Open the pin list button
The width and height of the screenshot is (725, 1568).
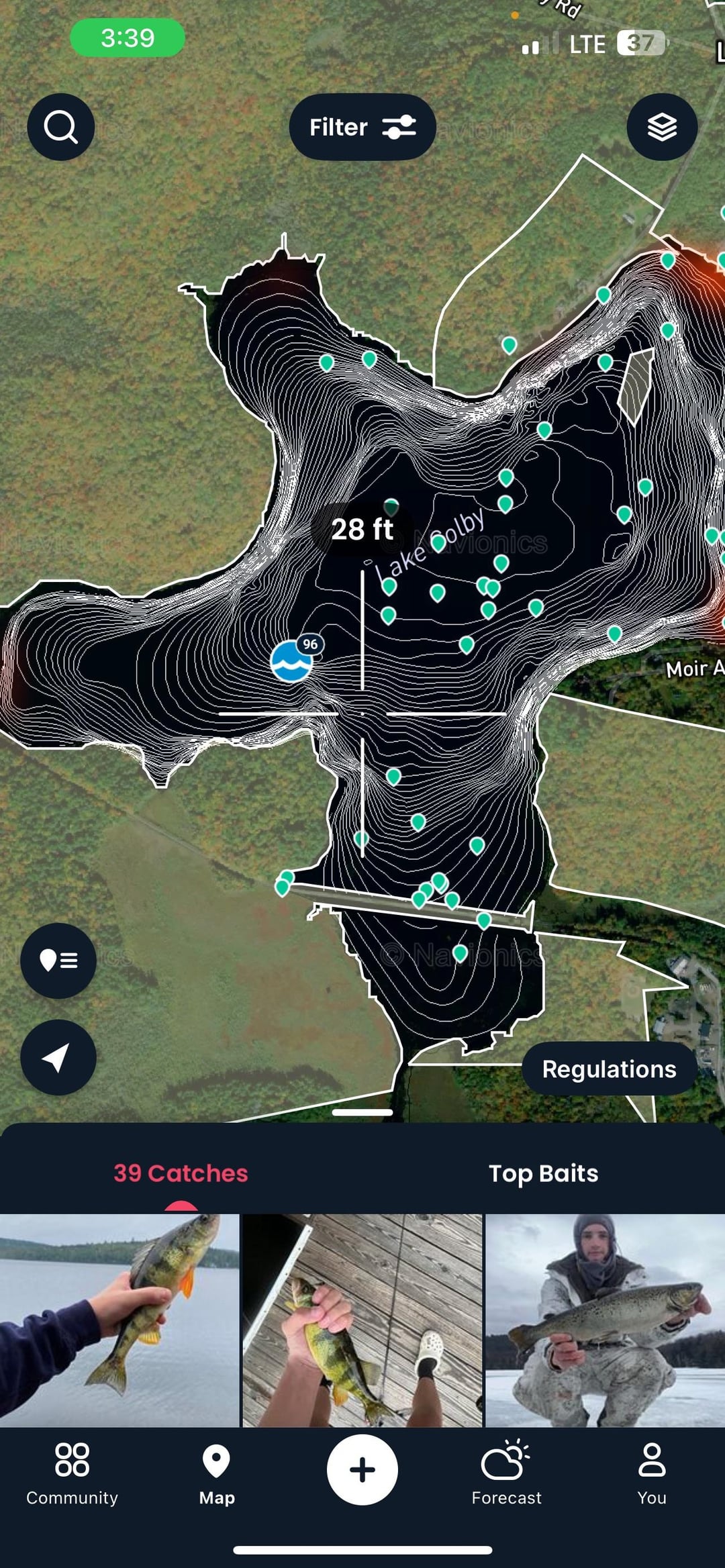click(x=58, y=961)
